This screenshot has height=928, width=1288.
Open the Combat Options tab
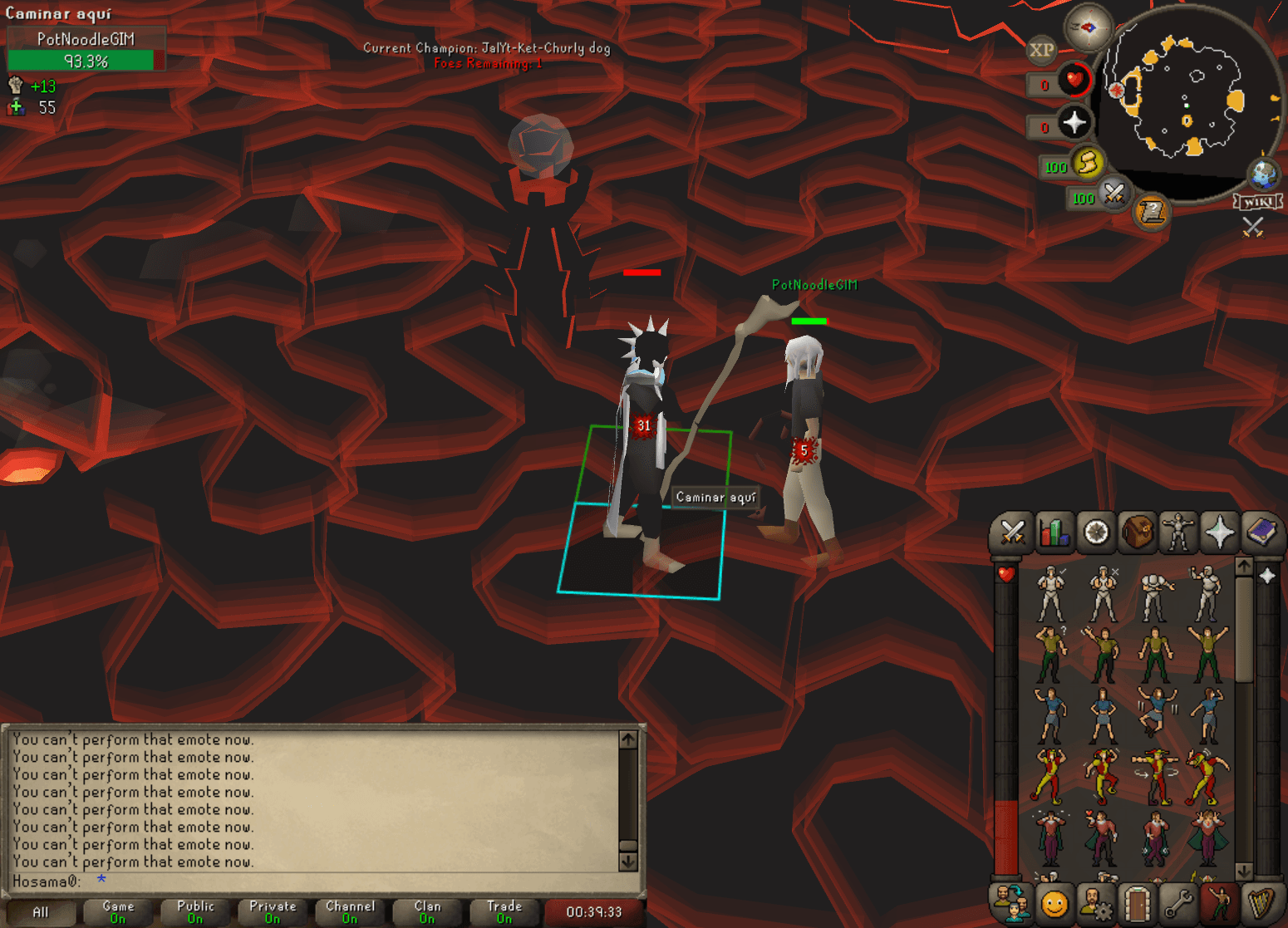1012,533
